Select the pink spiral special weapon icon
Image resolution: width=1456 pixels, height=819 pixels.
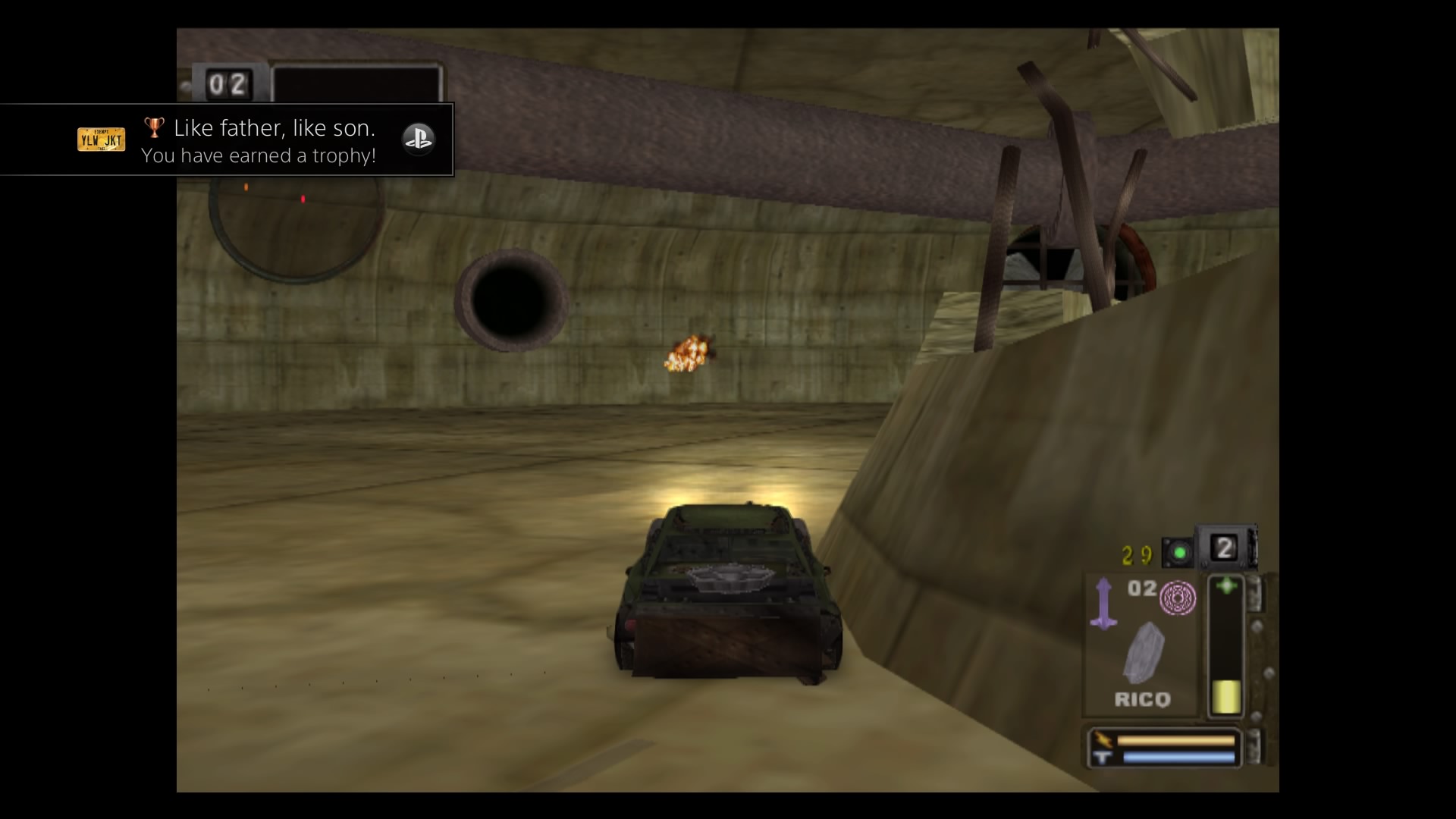click(x=1178, y=598)
